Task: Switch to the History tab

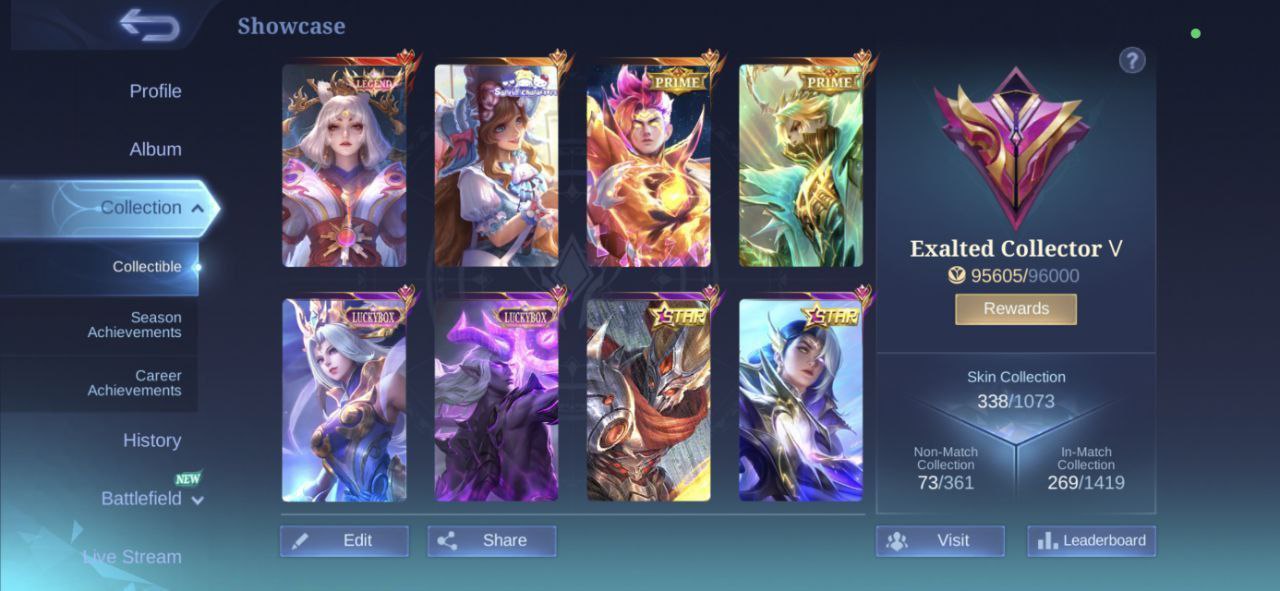Action: tap(152, 440)
